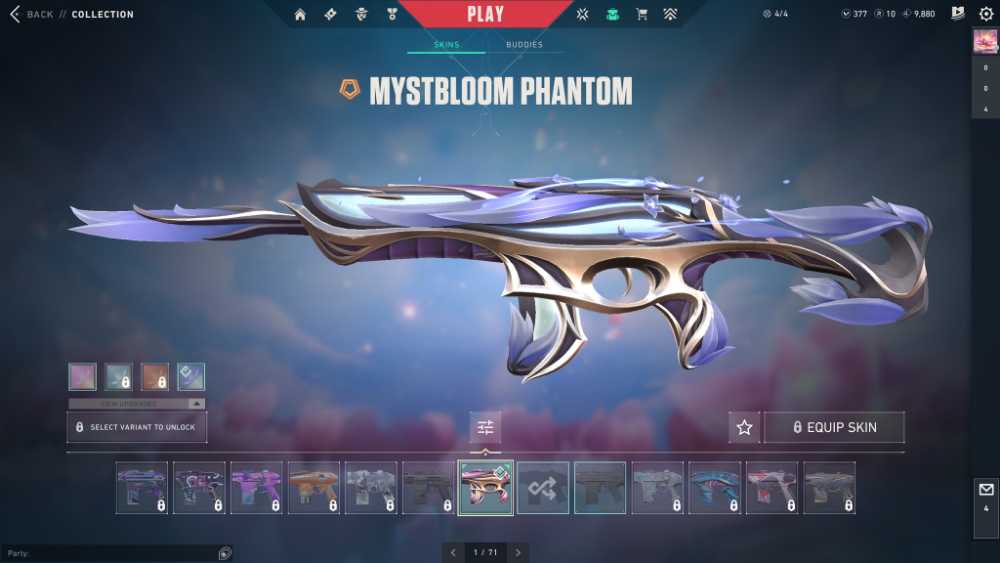Image resolution: width=1000 pixels, height=563 pixels.
Task: Open the home screen icon
Action: tap(300, 14)
